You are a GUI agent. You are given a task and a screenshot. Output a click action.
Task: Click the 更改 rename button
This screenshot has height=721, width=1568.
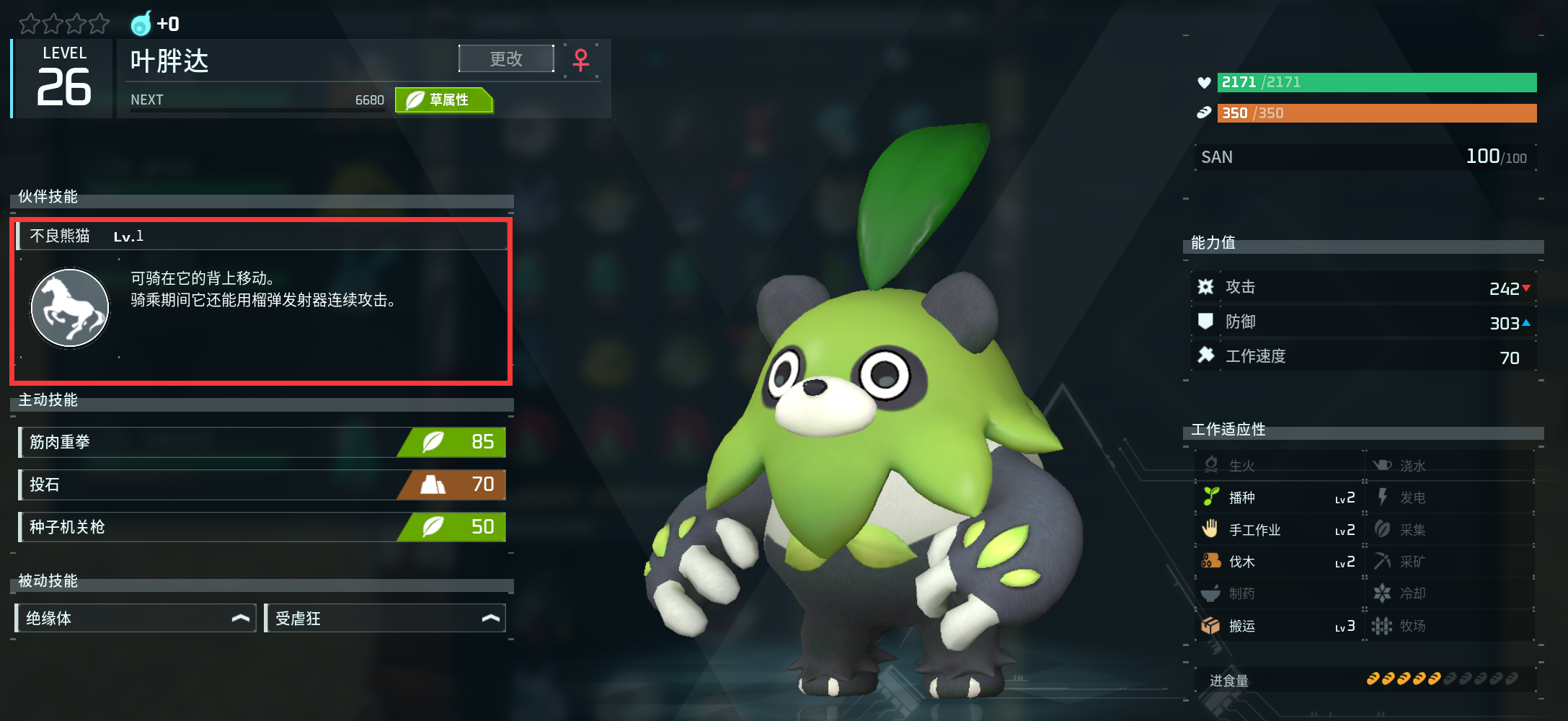(x=506, y=58)
